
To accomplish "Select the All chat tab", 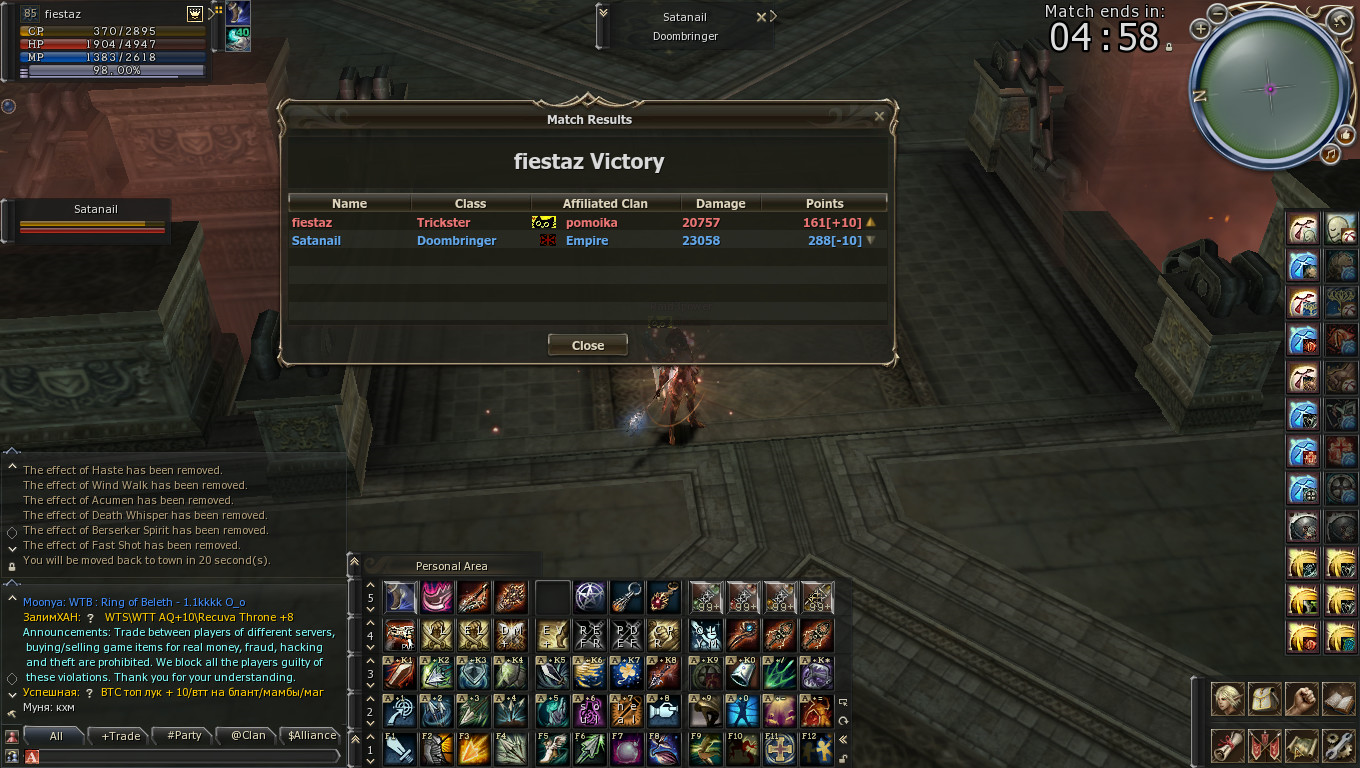I will click(56, 736).
